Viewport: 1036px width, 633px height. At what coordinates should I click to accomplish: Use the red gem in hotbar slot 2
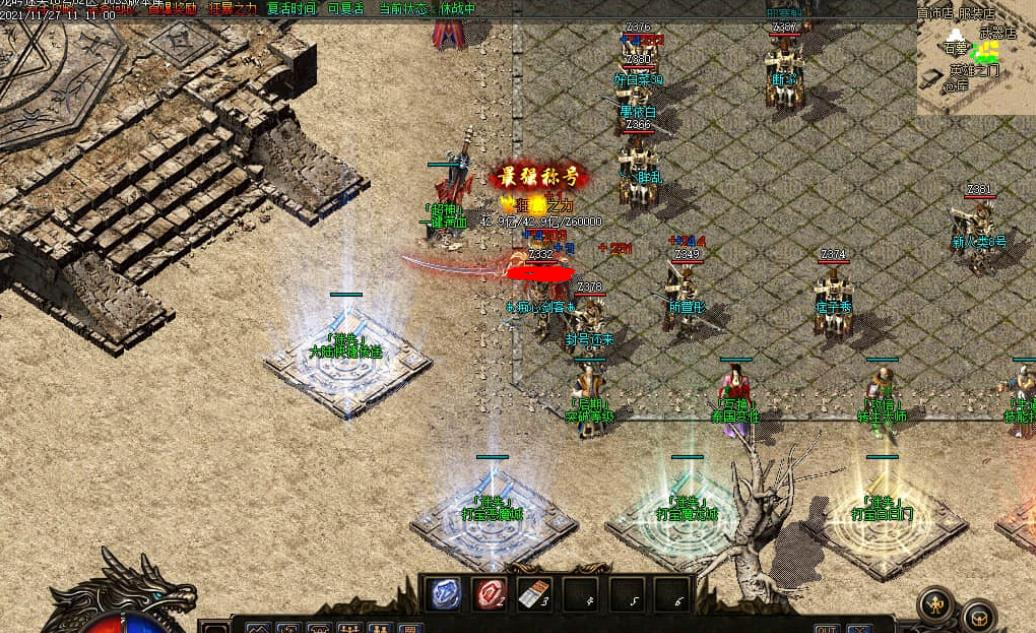[x=490, y=594]
